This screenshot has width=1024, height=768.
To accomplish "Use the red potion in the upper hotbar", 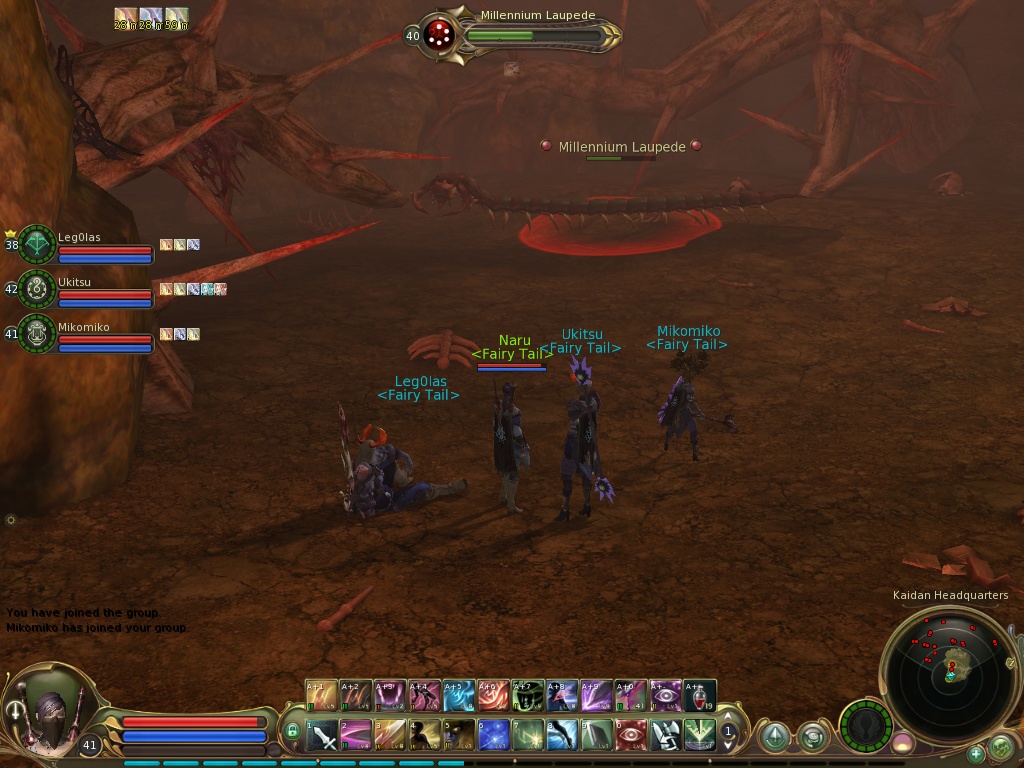I will pos(701,696).
